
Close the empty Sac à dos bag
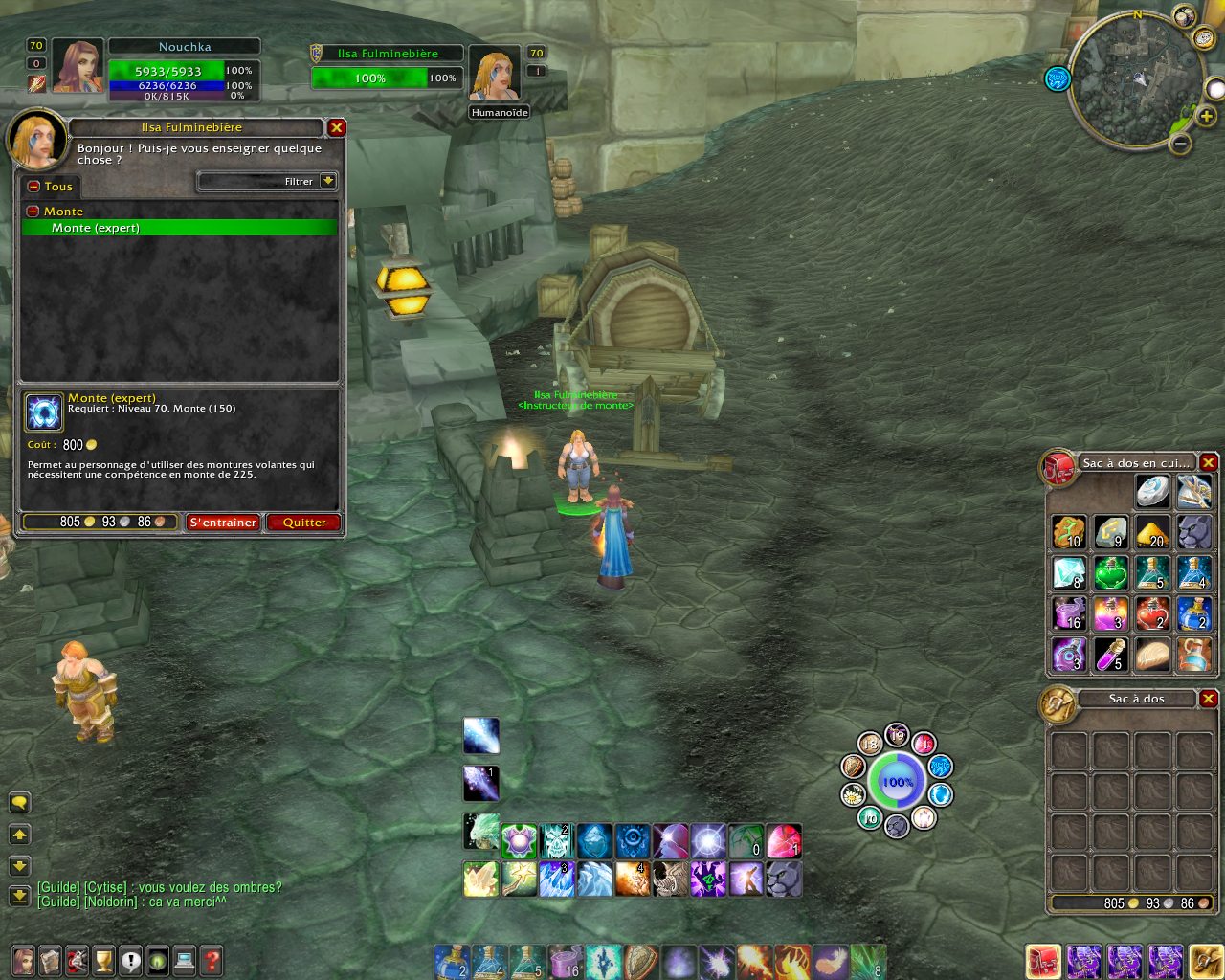click(x=1209, y=699)
